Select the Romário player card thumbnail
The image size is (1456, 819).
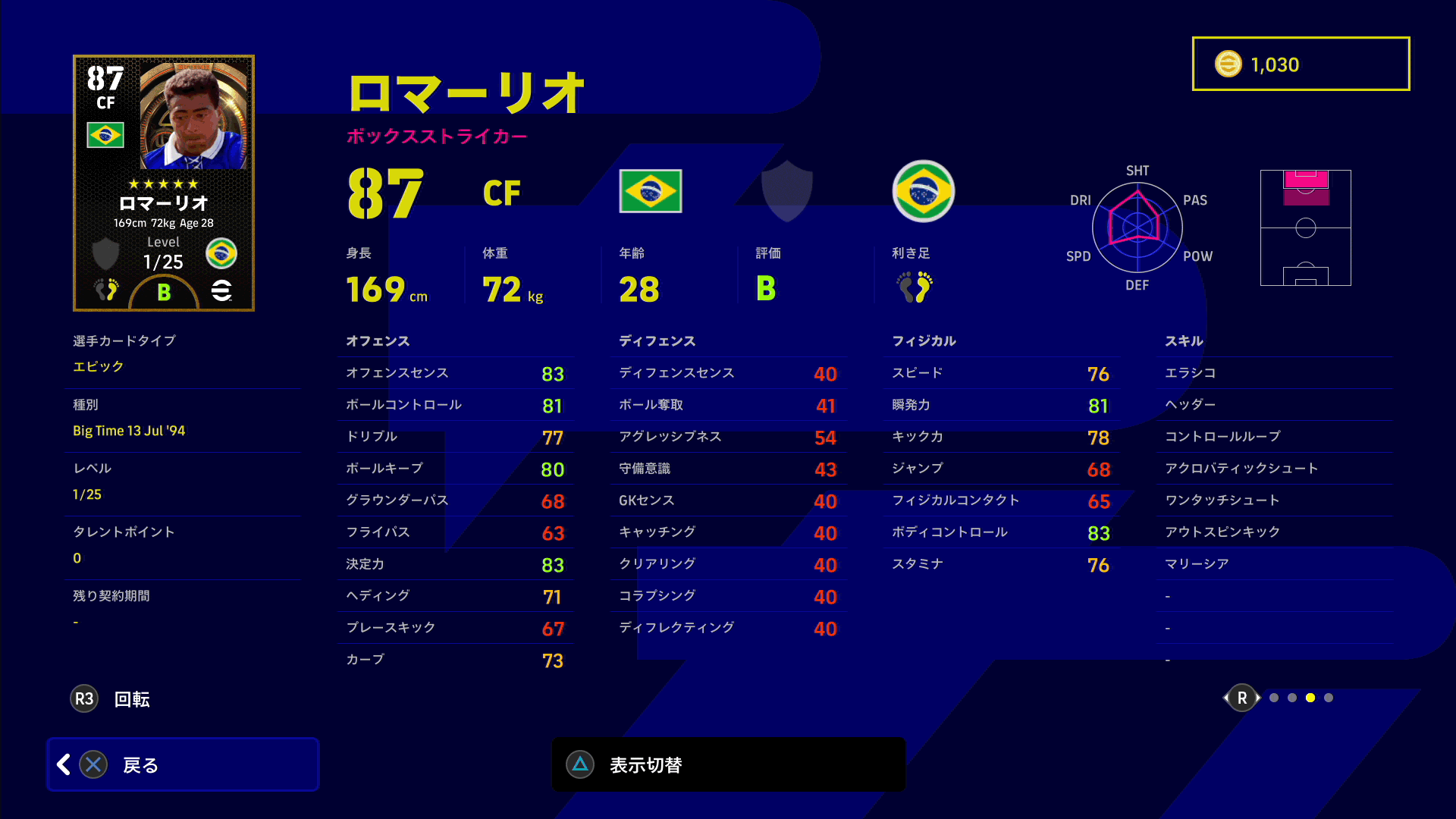tap(164, 183)
